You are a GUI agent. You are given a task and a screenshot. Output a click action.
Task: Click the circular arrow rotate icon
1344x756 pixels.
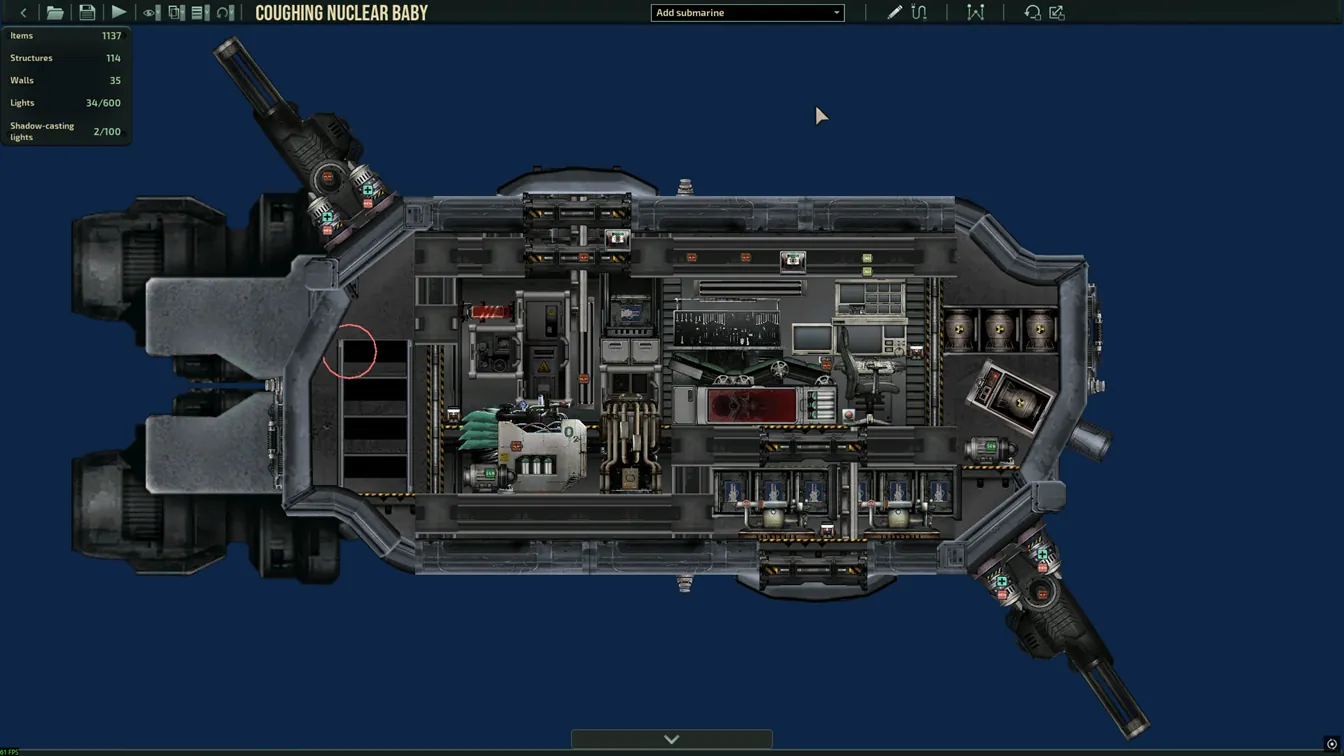point(1032,13)
